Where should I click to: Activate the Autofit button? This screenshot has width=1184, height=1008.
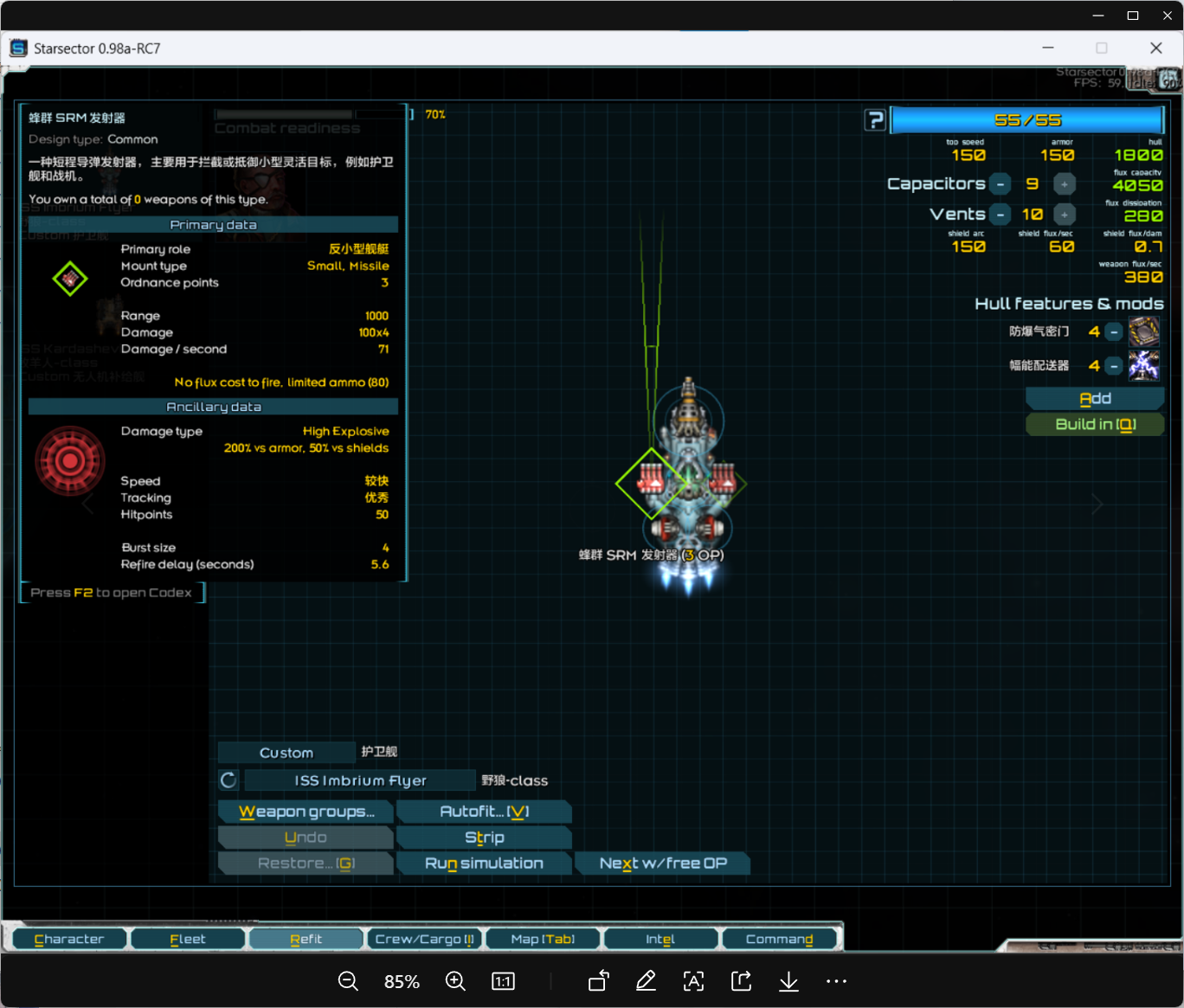tap(484, 812)
